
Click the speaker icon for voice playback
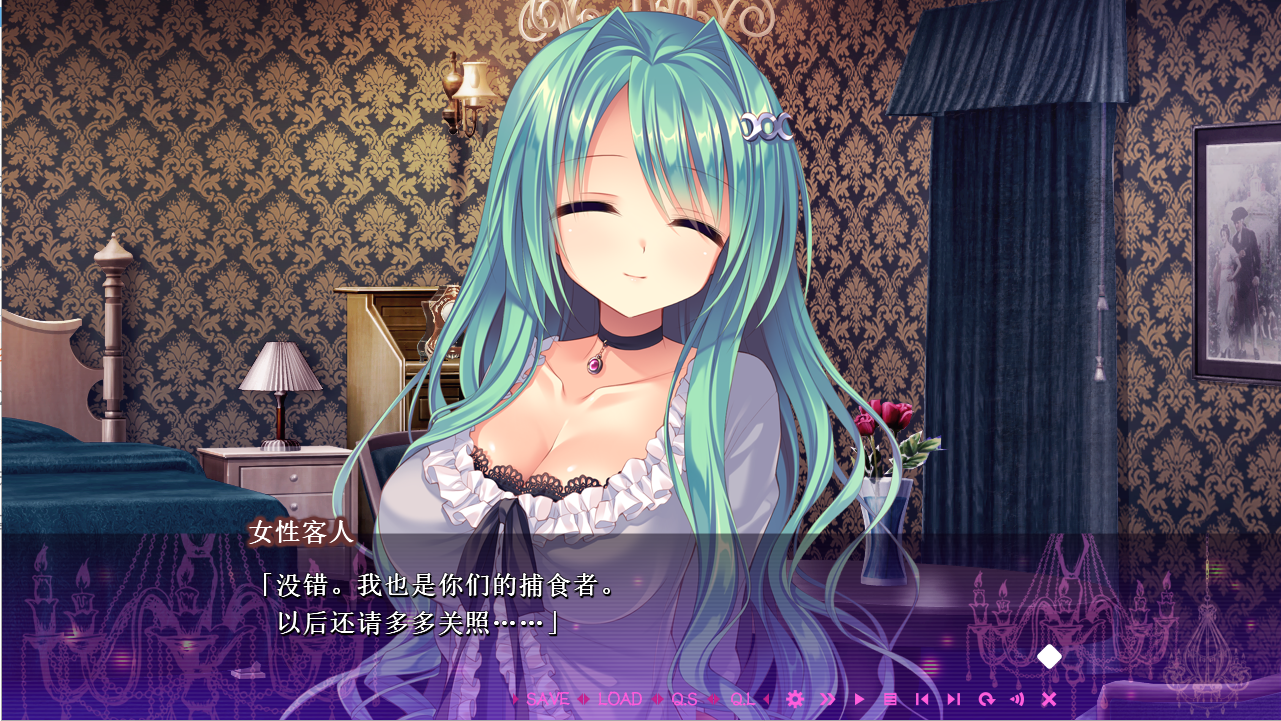click(1018, 699)
